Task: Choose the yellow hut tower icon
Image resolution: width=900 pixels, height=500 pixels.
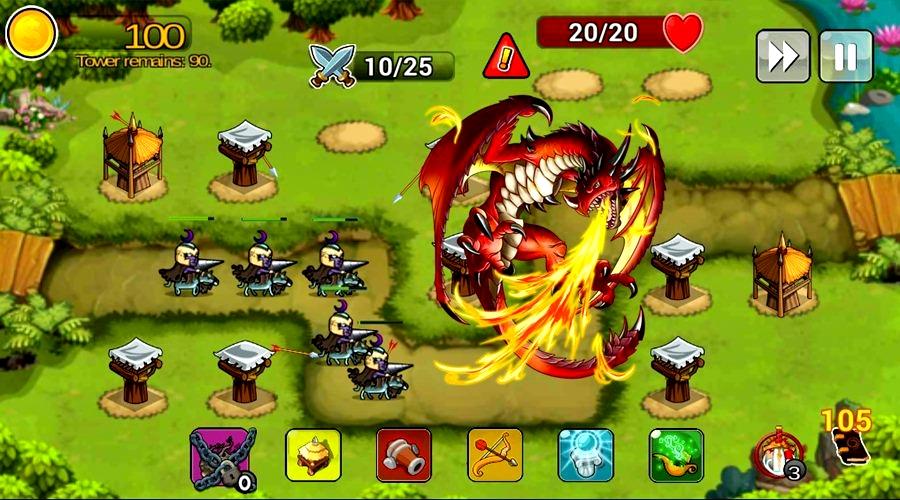Action: tap(313, 455)
